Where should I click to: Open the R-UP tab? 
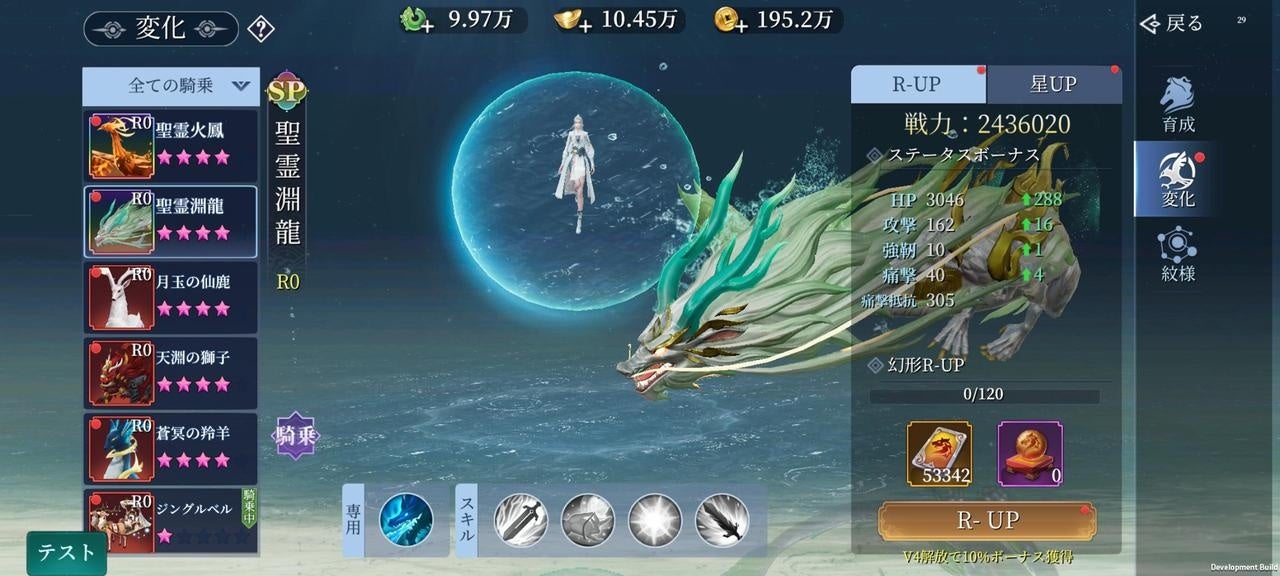point(917,85)
